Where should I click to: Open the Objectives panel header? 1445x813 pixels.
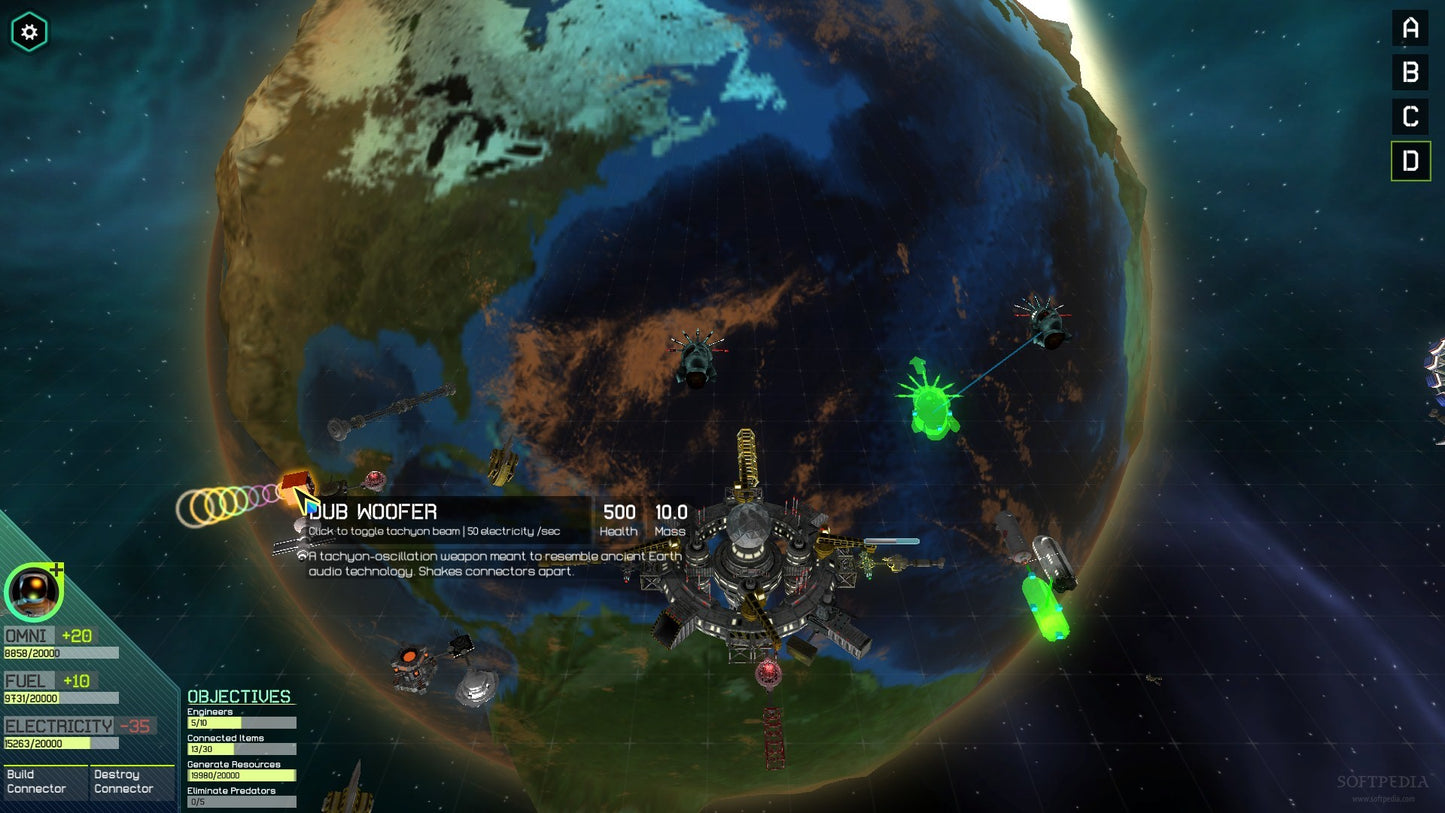(239, 696)
